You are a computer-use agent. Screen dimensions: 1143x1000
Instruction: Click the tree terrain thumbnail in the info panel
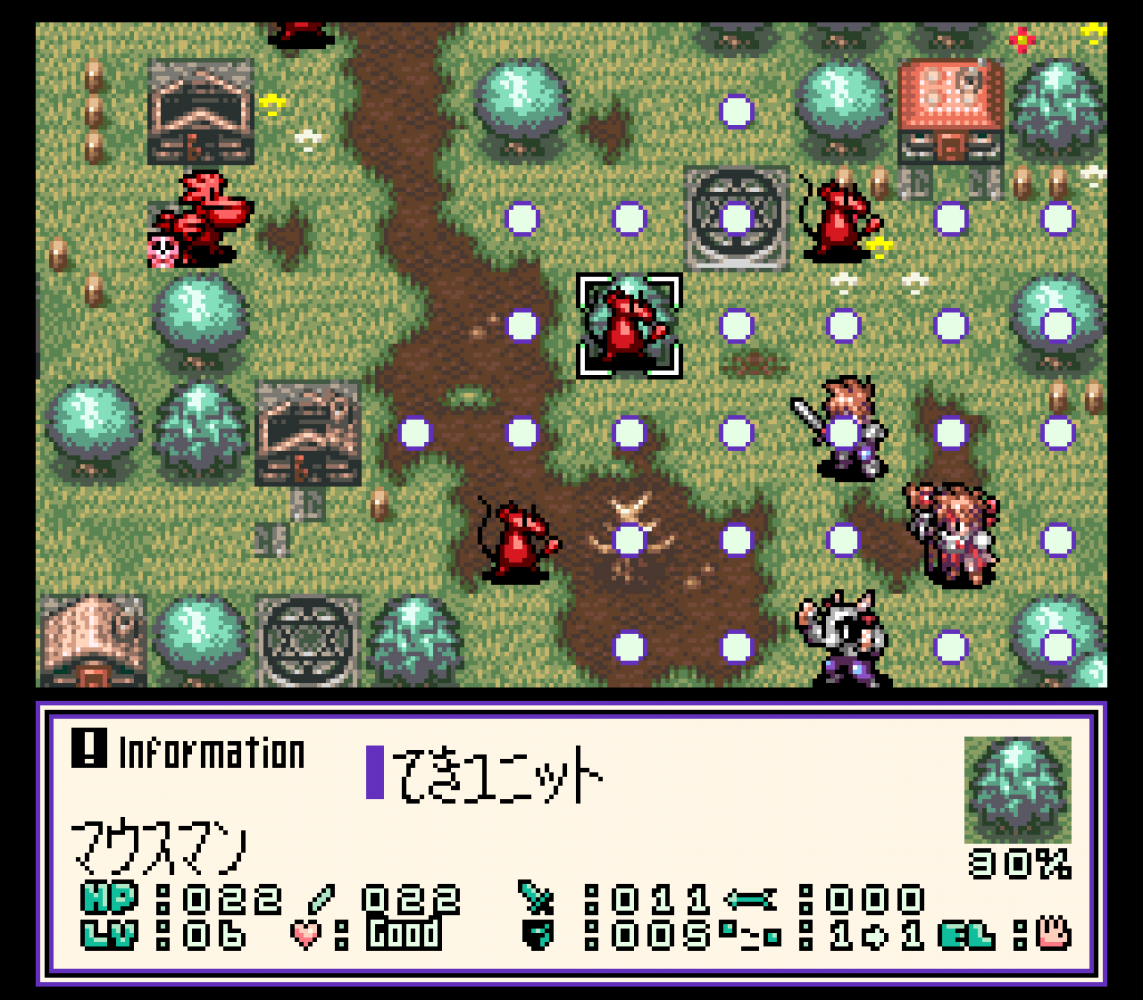(1017, 790)
